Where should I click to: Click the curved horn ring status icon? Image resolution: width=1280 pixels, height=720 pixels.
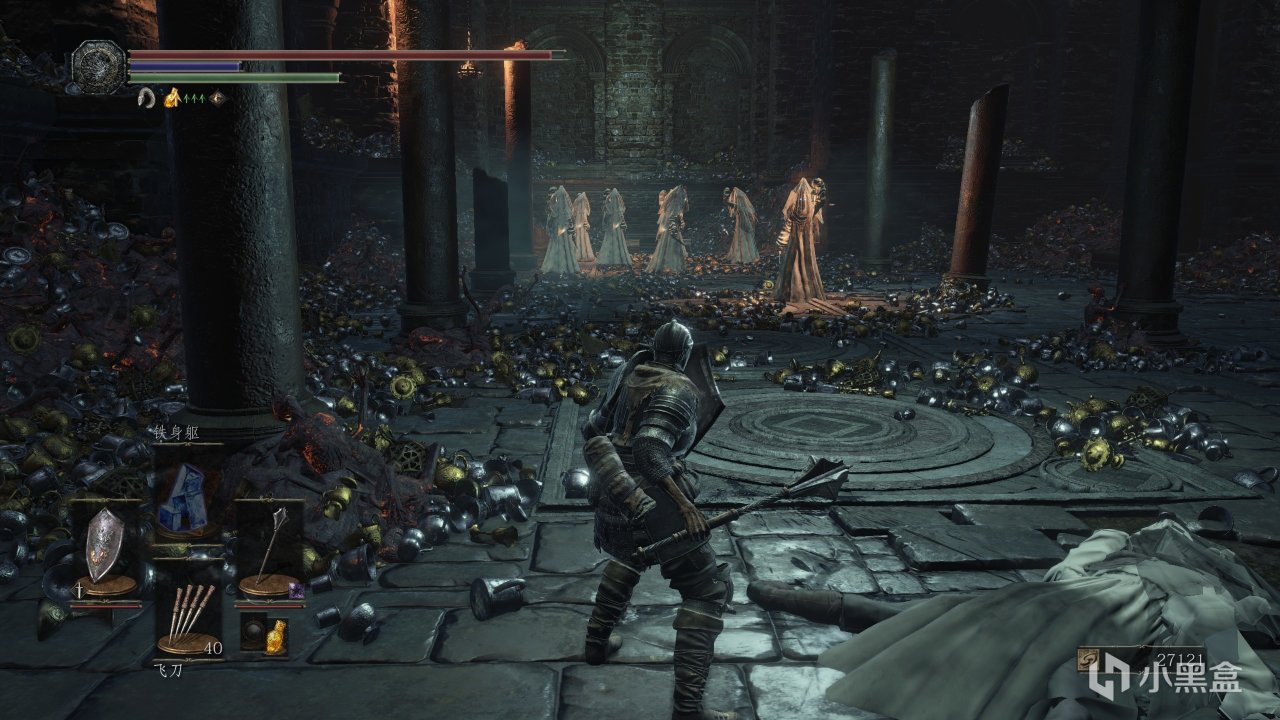146,98
